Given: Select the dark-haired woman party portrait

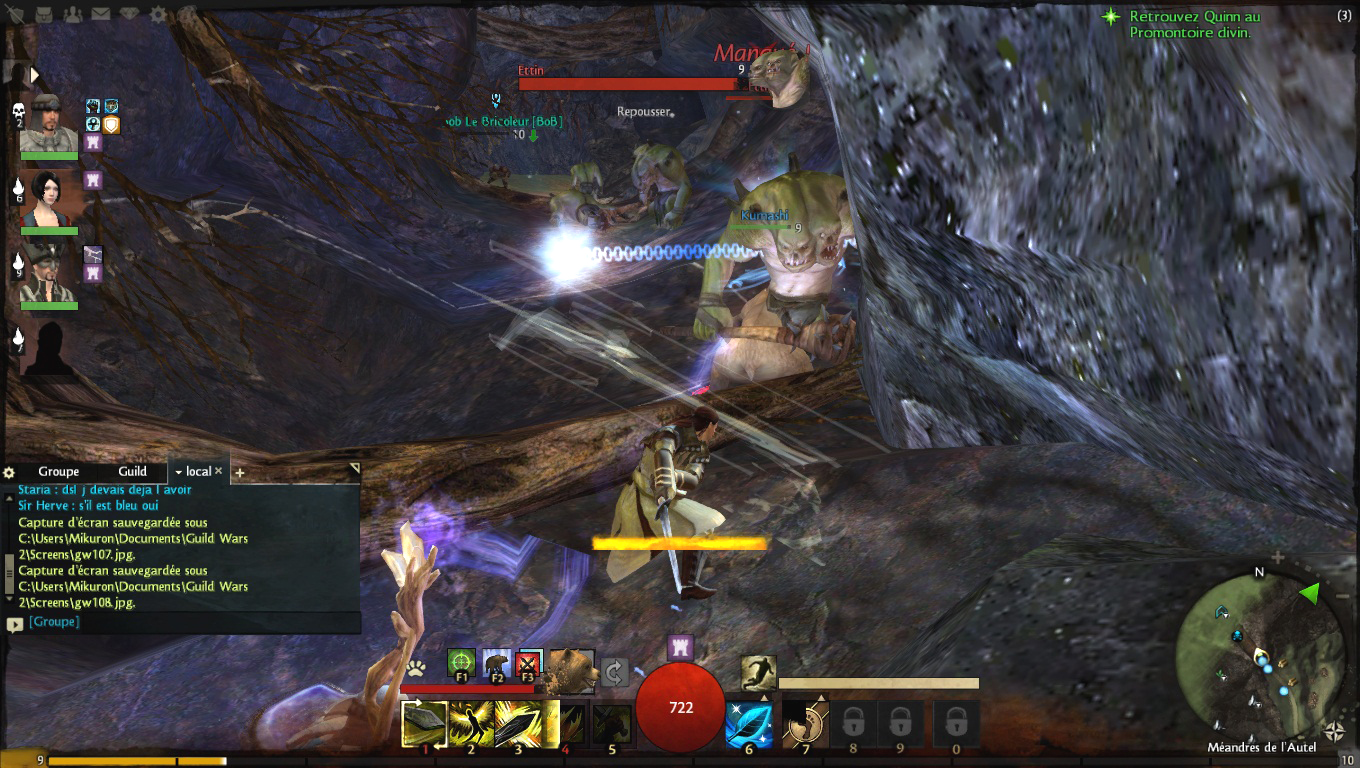Looking at the screenshot, I should (x=48, y=200).
